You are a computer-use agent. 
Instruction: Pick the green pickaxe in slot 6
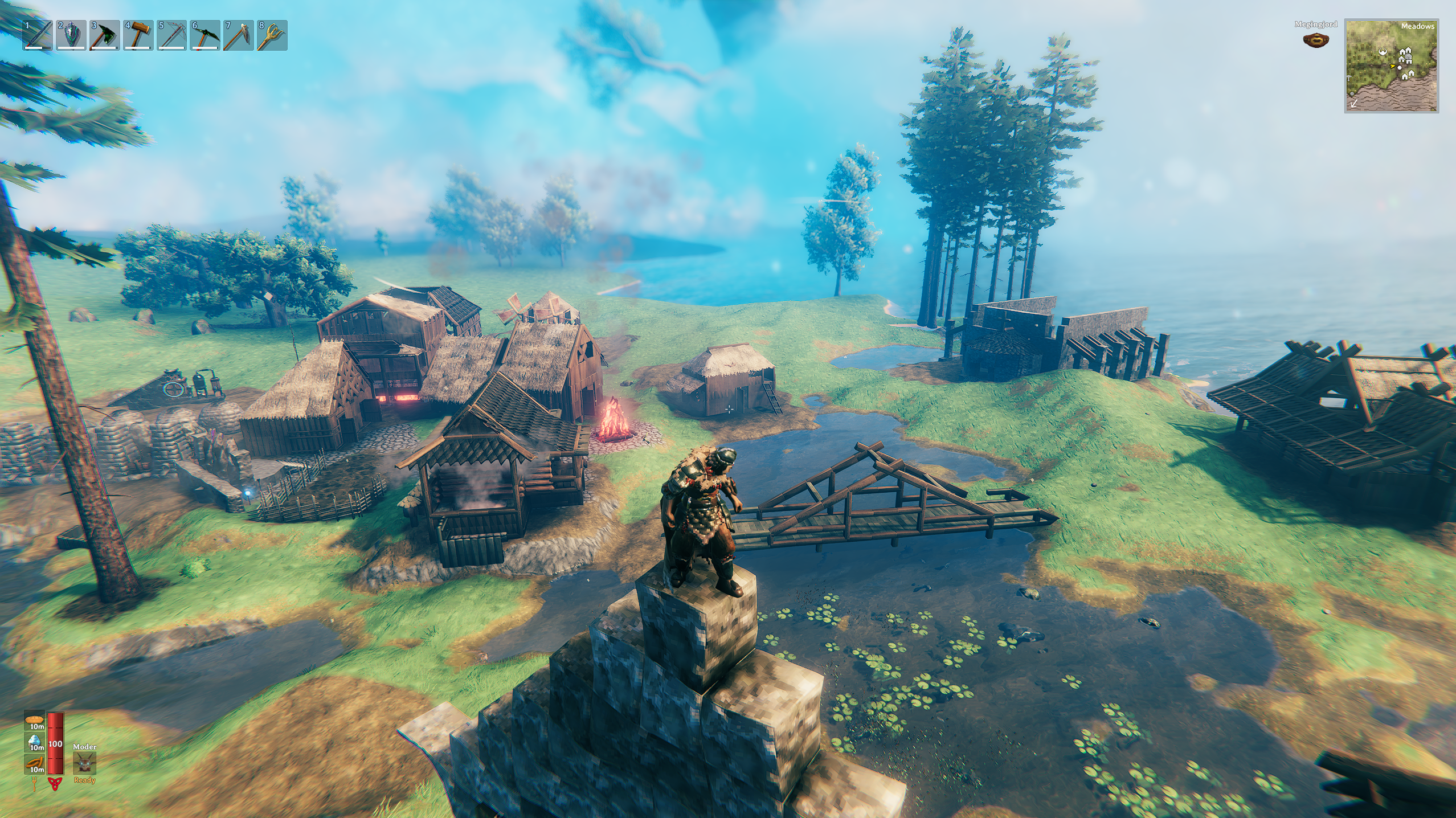205,35
